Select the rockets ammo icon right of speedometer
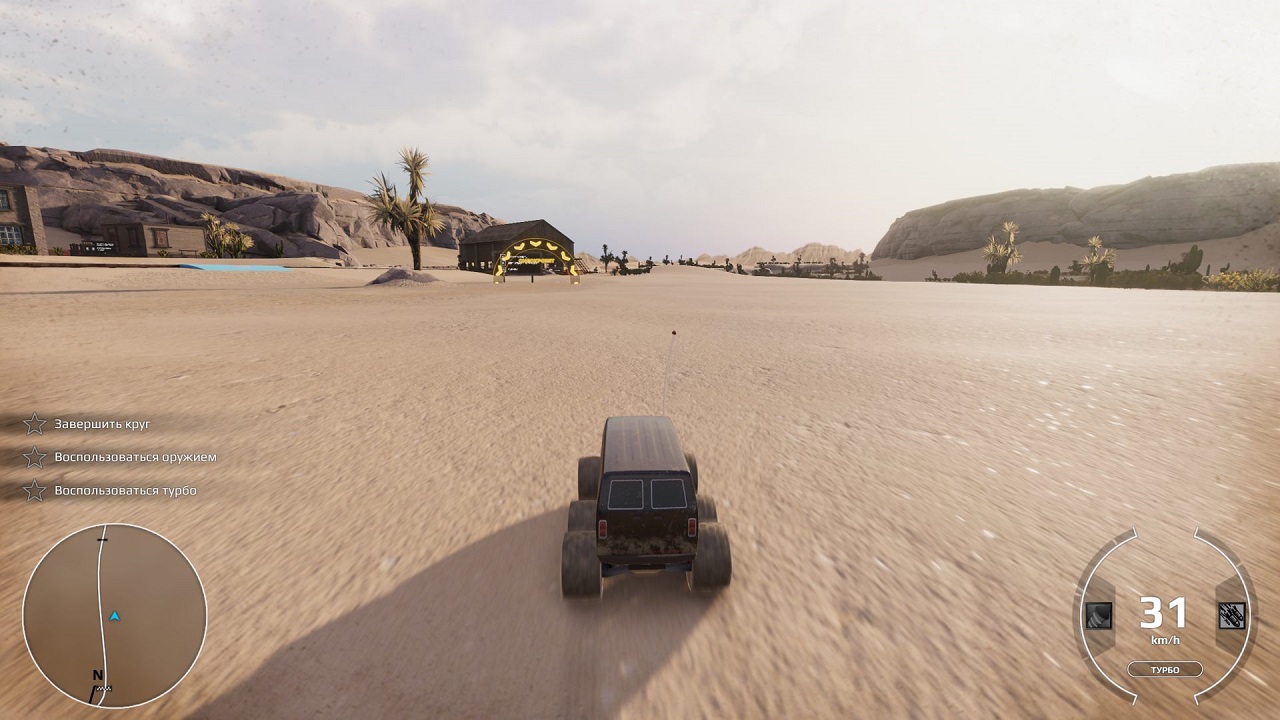1280x720 pixels. click(x=1233, y=616)
